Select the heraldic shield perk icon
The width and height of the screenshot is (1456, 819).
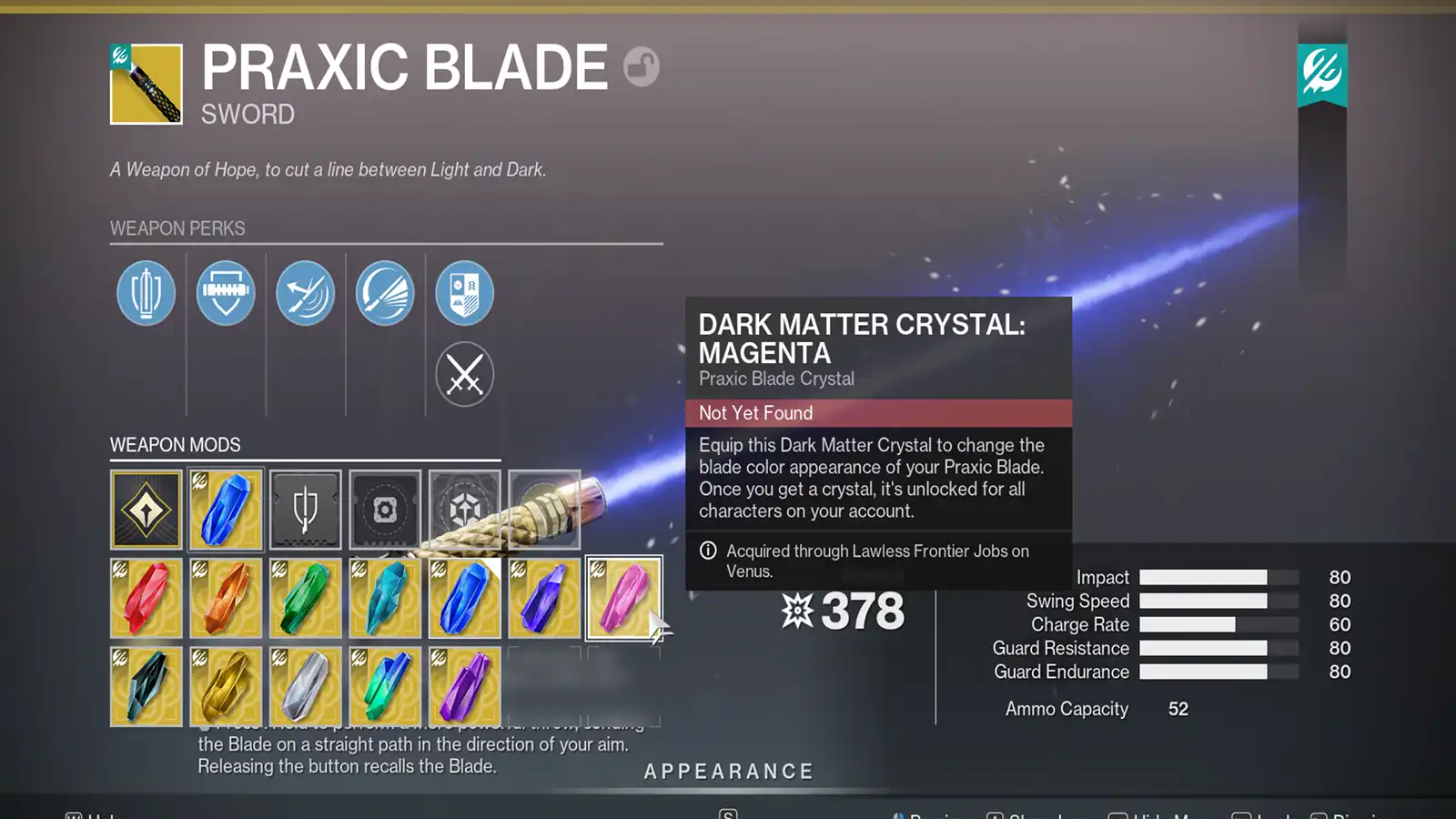[x=464, y=293]
